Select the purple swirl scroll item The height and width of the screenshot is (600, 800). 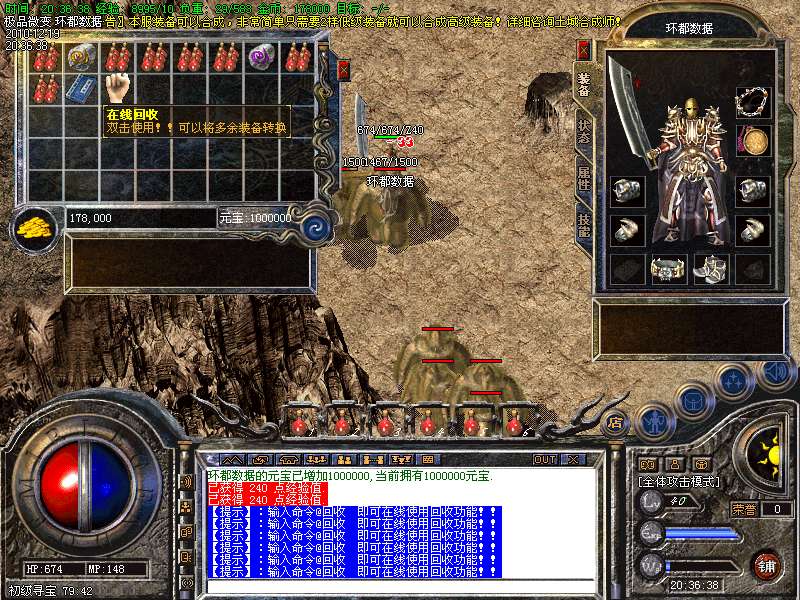(262, 57)
